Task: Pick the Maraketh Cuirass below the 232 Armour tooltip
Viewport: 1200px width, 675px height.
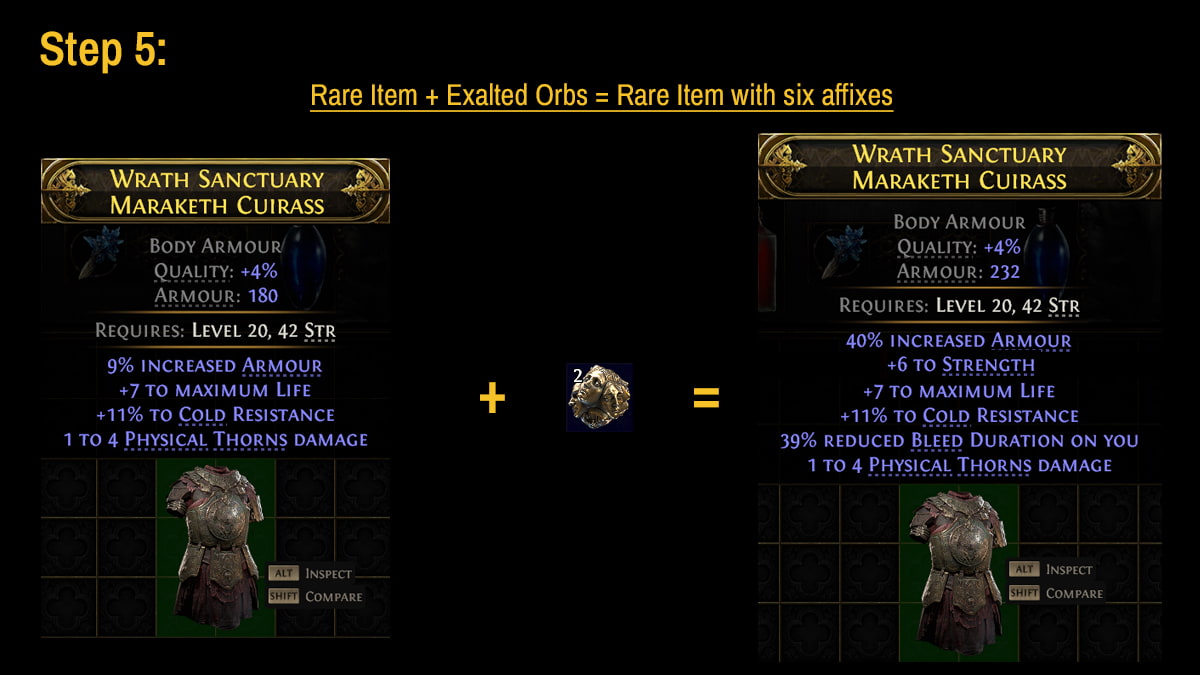Action: point(959,569)
